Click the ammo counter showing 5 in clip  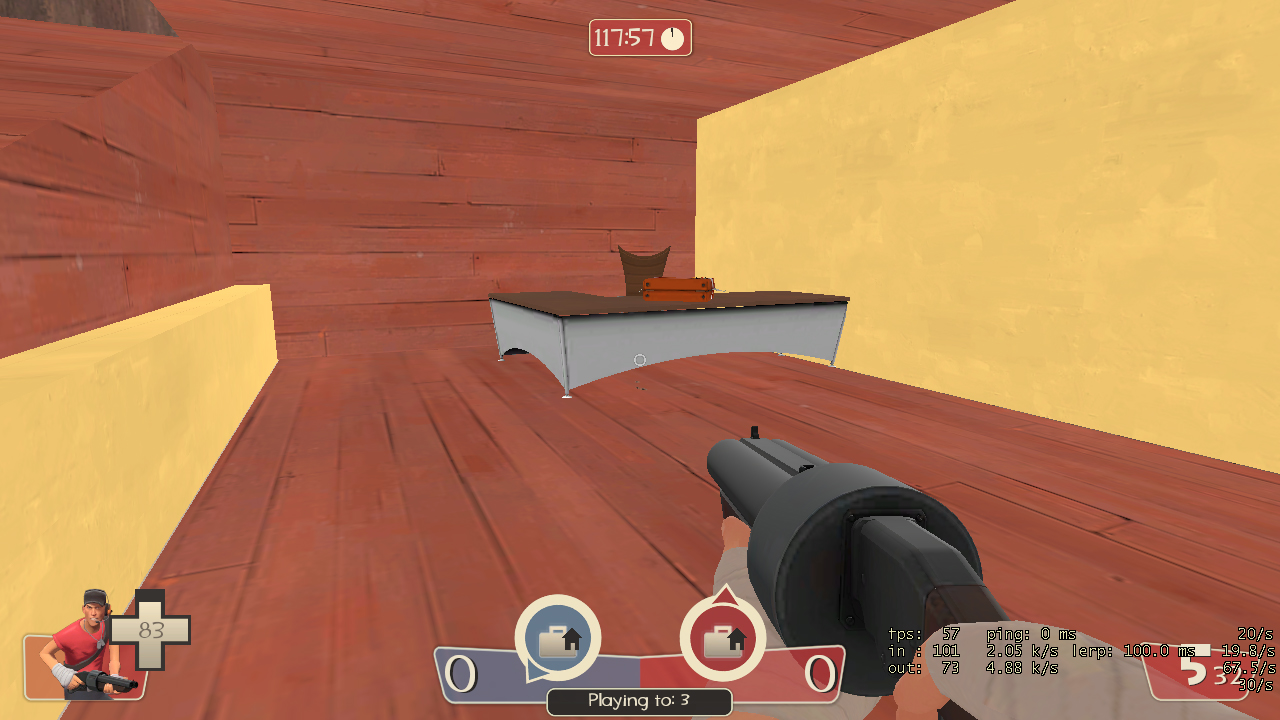point(1192,670)
